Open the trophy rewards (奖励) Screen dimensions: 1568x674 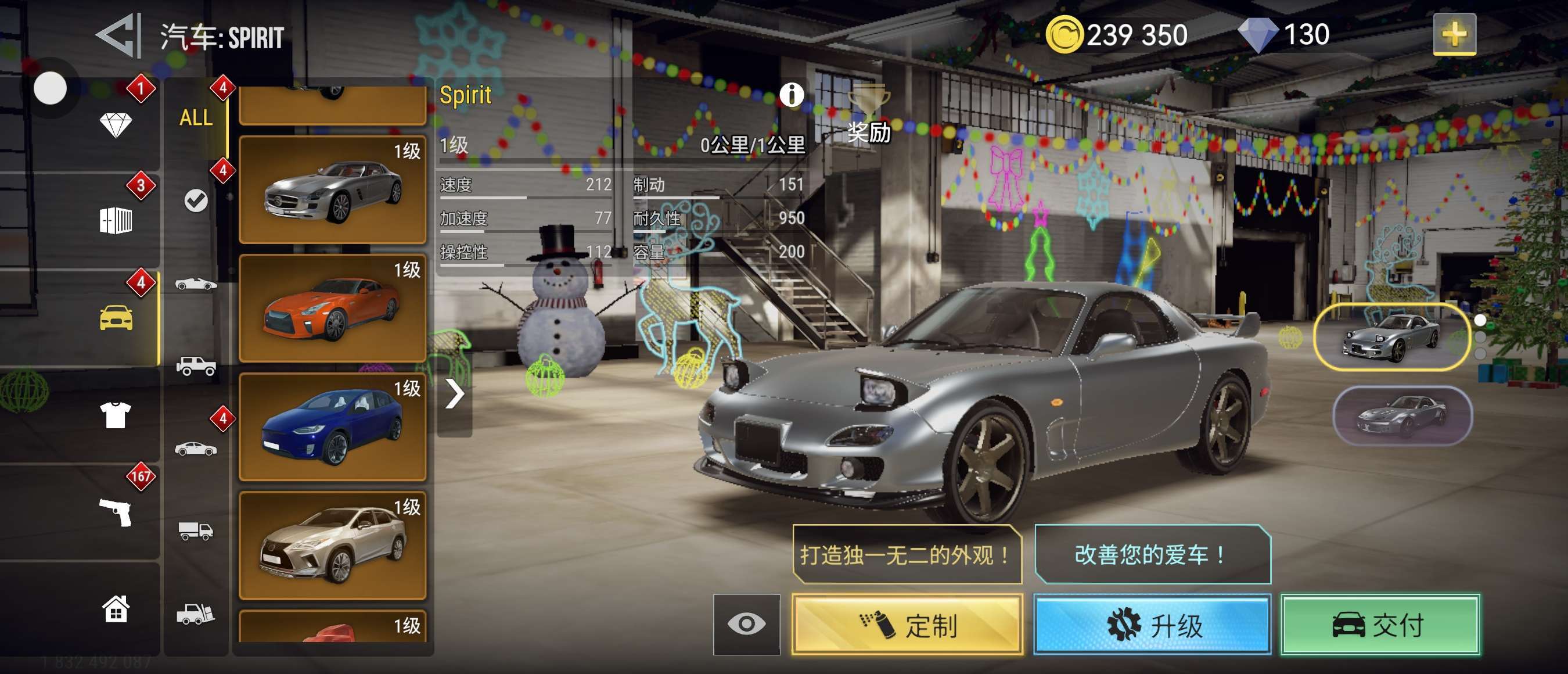pos(869,113)
